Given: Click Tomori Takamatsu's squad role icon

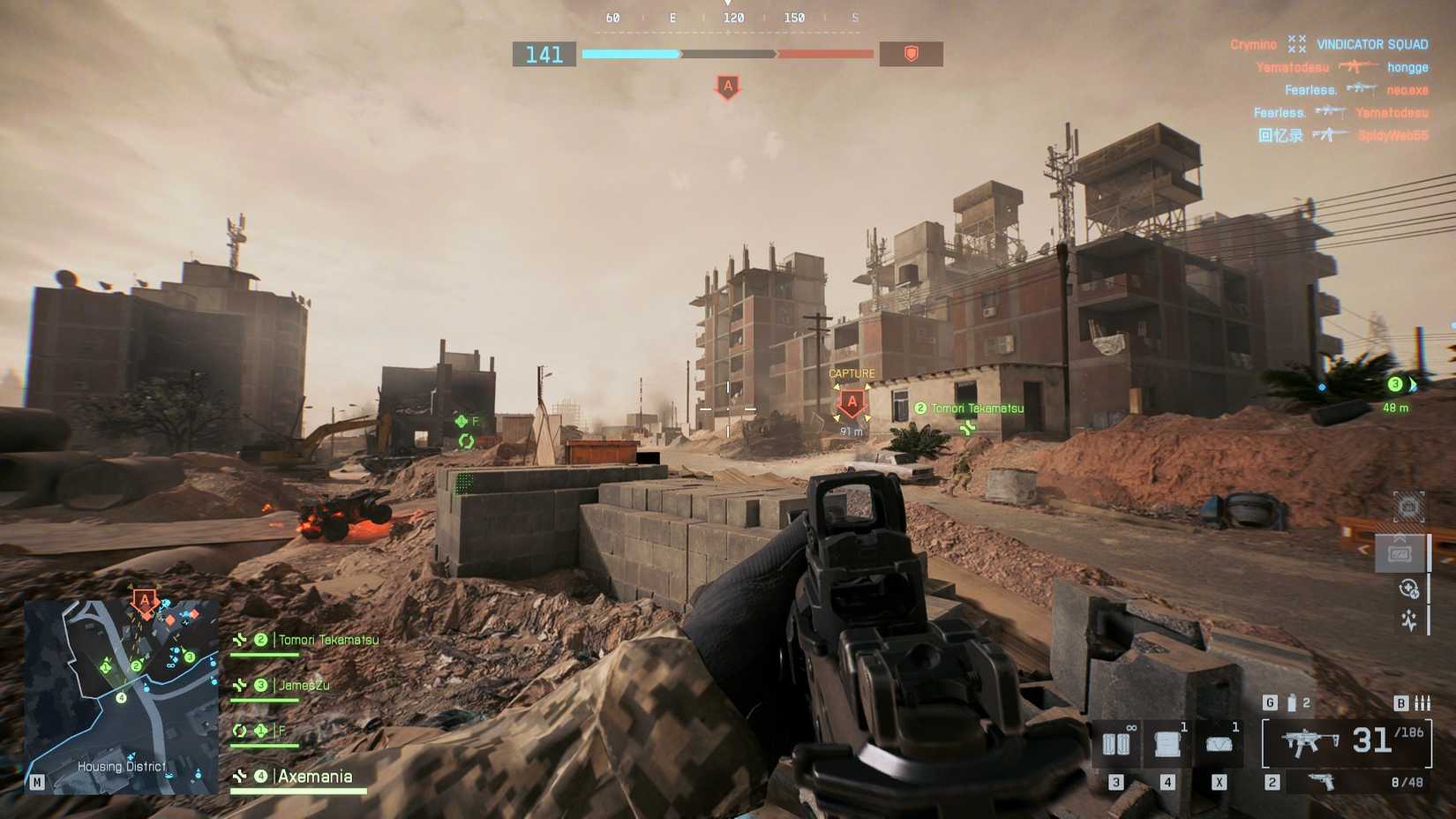Looking at the screenshot, I should click(x=239, y=639).
